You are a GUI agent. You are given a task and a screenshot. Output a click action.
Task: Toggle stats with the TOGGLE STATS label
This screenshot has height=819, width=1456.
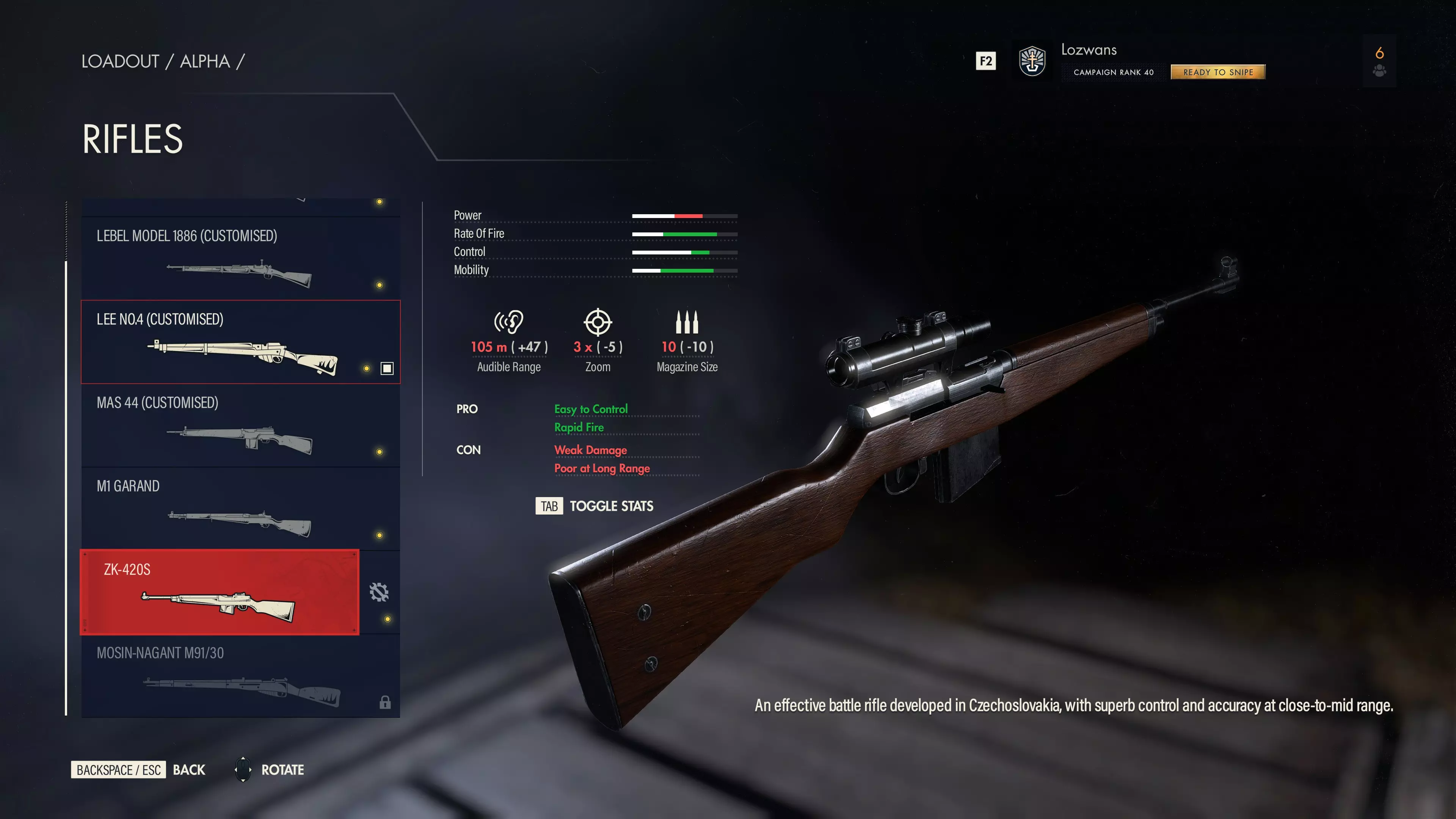610,506
